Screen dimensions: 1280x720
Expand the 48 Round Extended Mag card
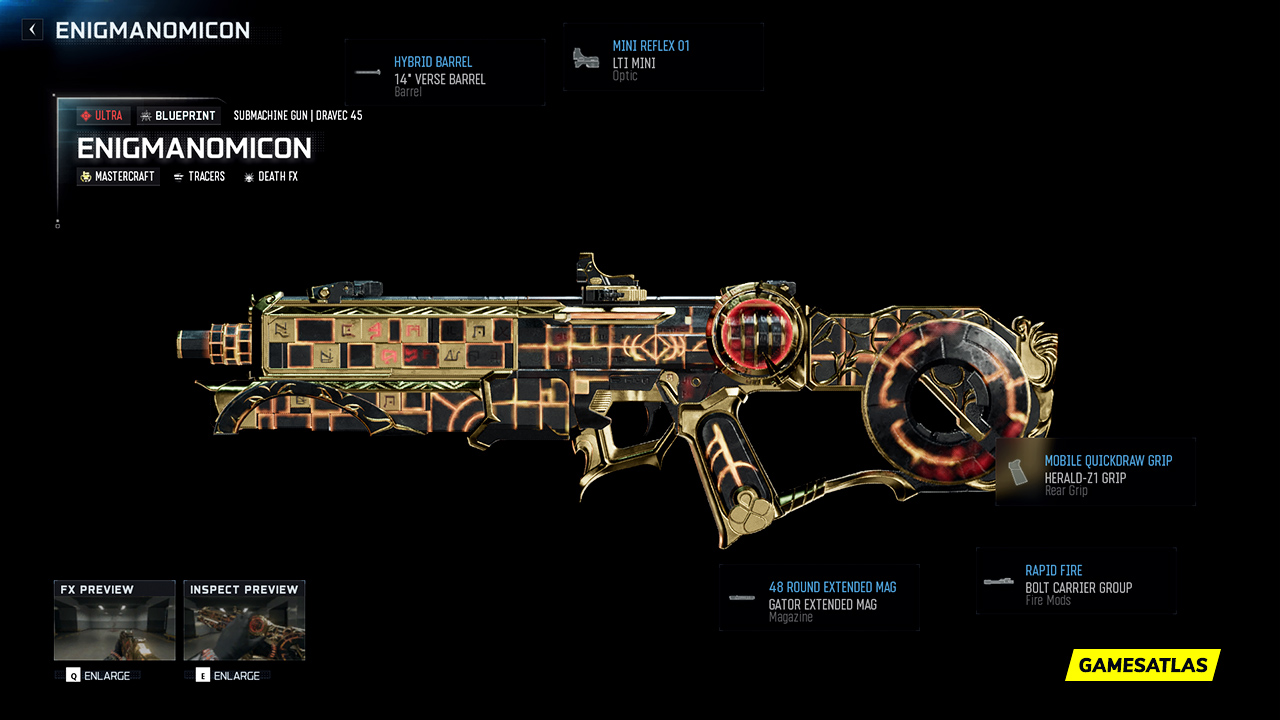pyautogui.click(x=818, y=597)
